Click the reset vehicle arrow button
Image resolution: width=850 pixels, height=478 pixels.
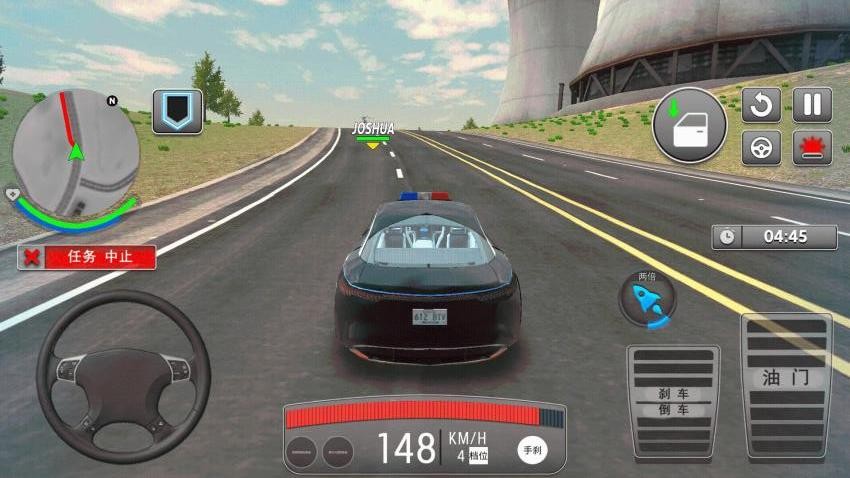tap(761, 105)
